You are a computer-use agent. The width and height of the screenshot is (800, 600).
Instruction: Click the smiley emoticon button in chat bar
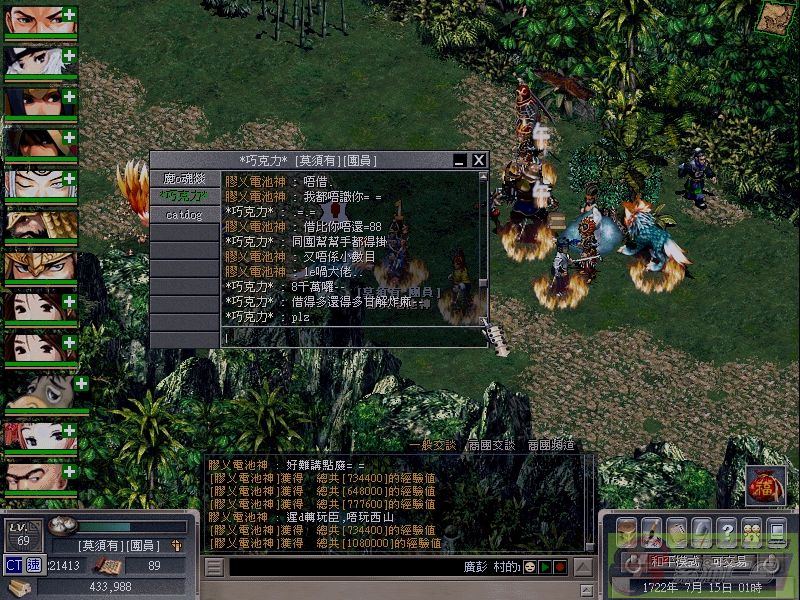coord(528,567)
